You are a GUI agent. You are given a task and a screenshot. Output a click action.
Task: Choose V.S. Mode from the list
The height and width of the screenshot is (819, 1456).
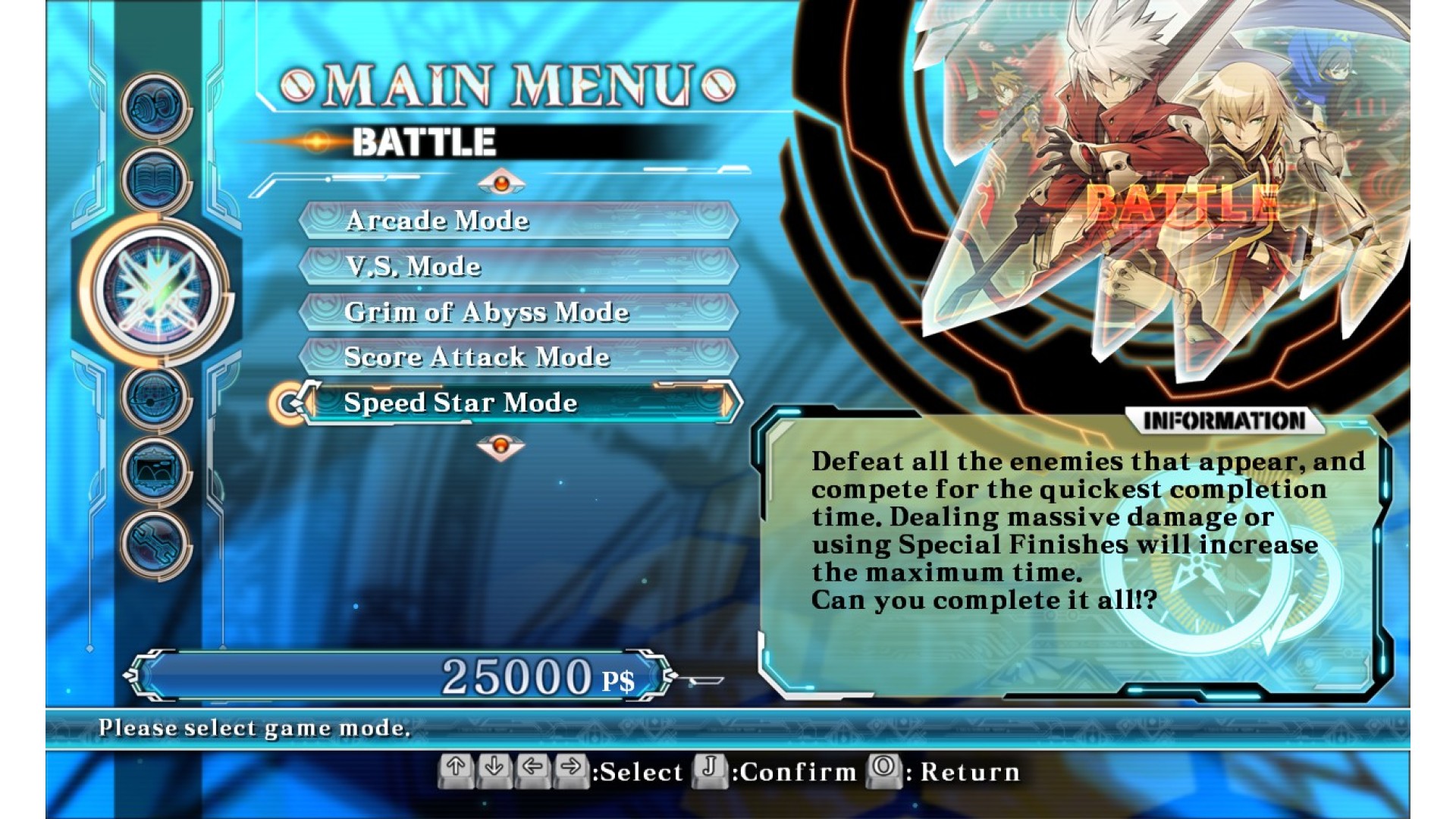click(x=518, y=266)
